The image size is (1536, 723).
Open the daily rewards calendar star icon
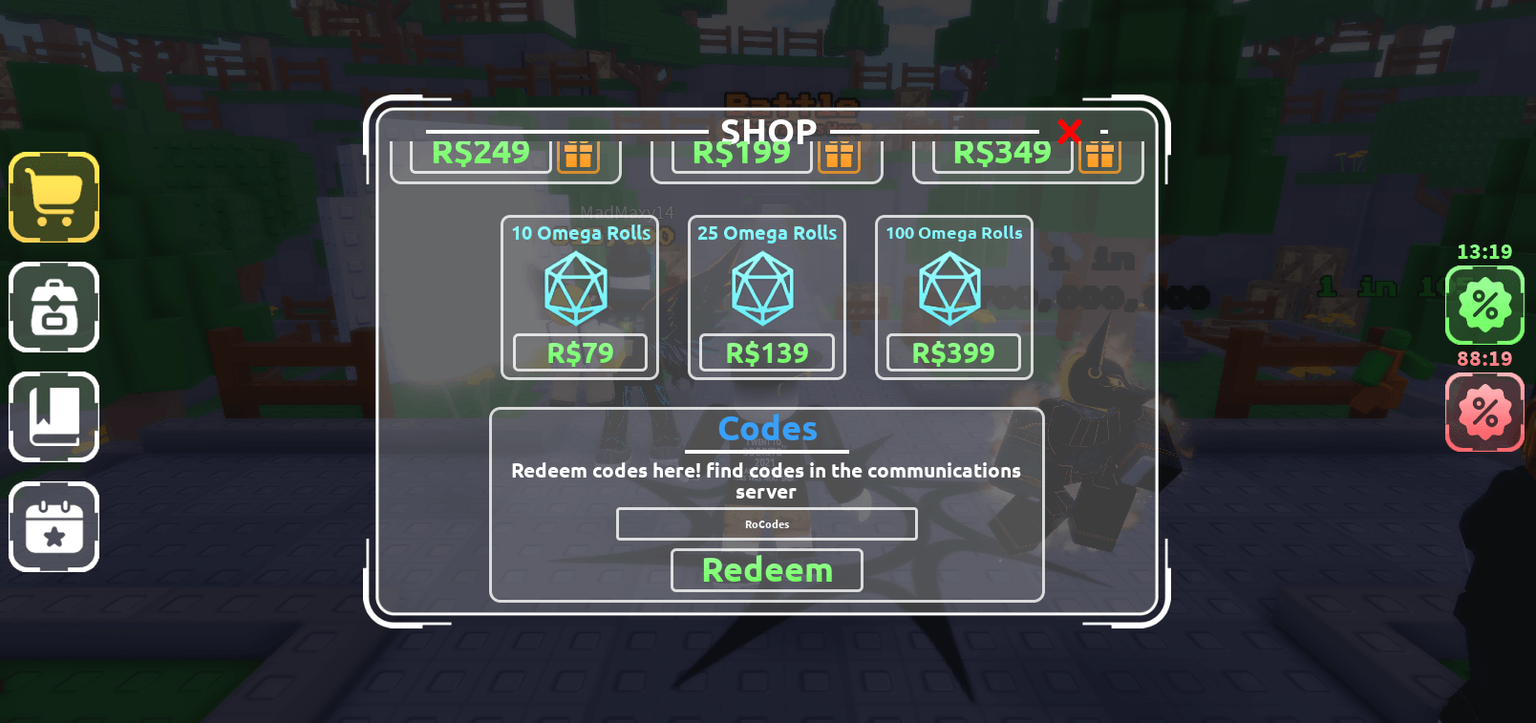pos(53,527)
